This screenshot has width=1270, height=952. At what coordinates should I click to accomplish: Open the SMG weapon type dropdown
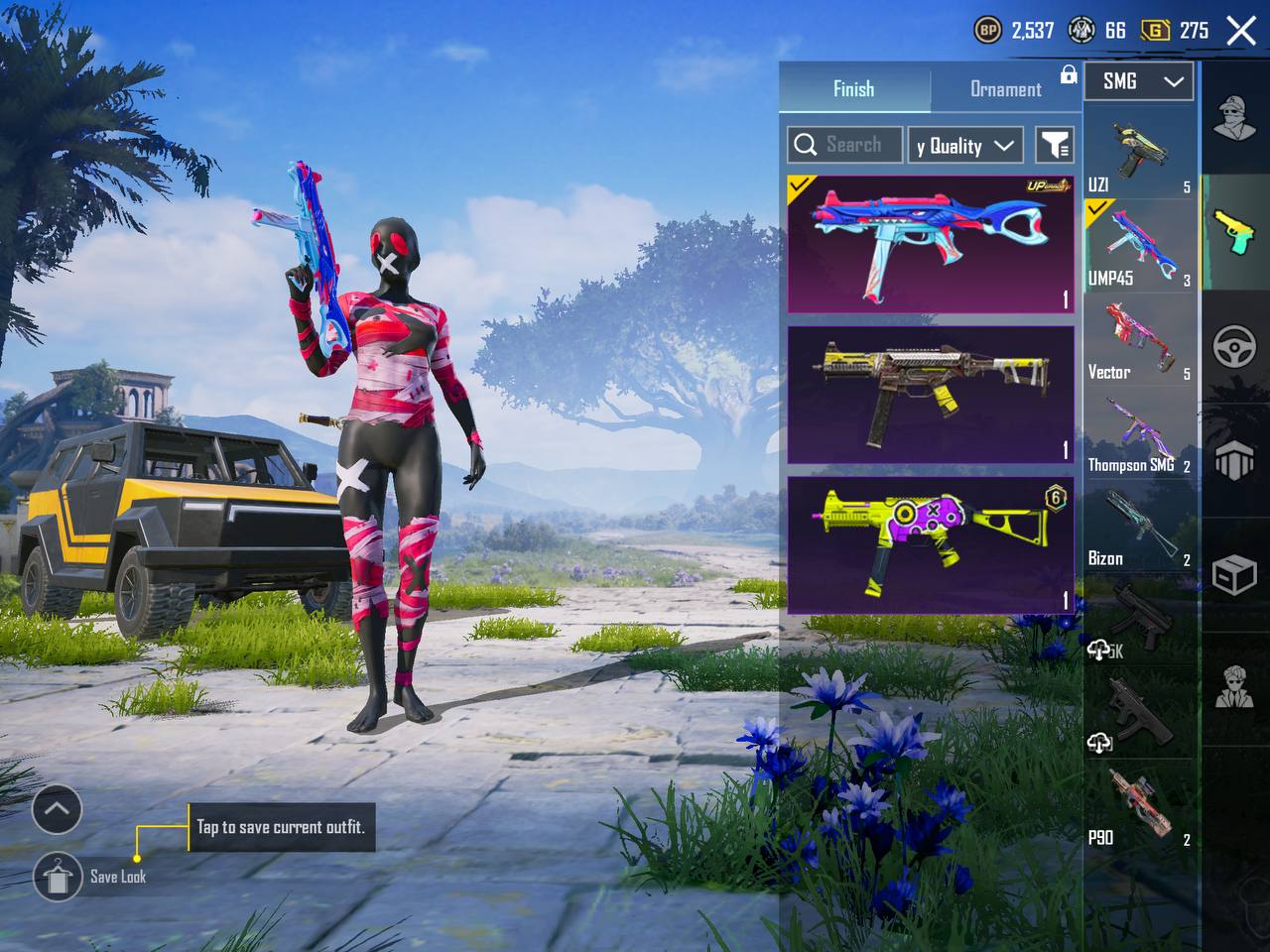1138,81
